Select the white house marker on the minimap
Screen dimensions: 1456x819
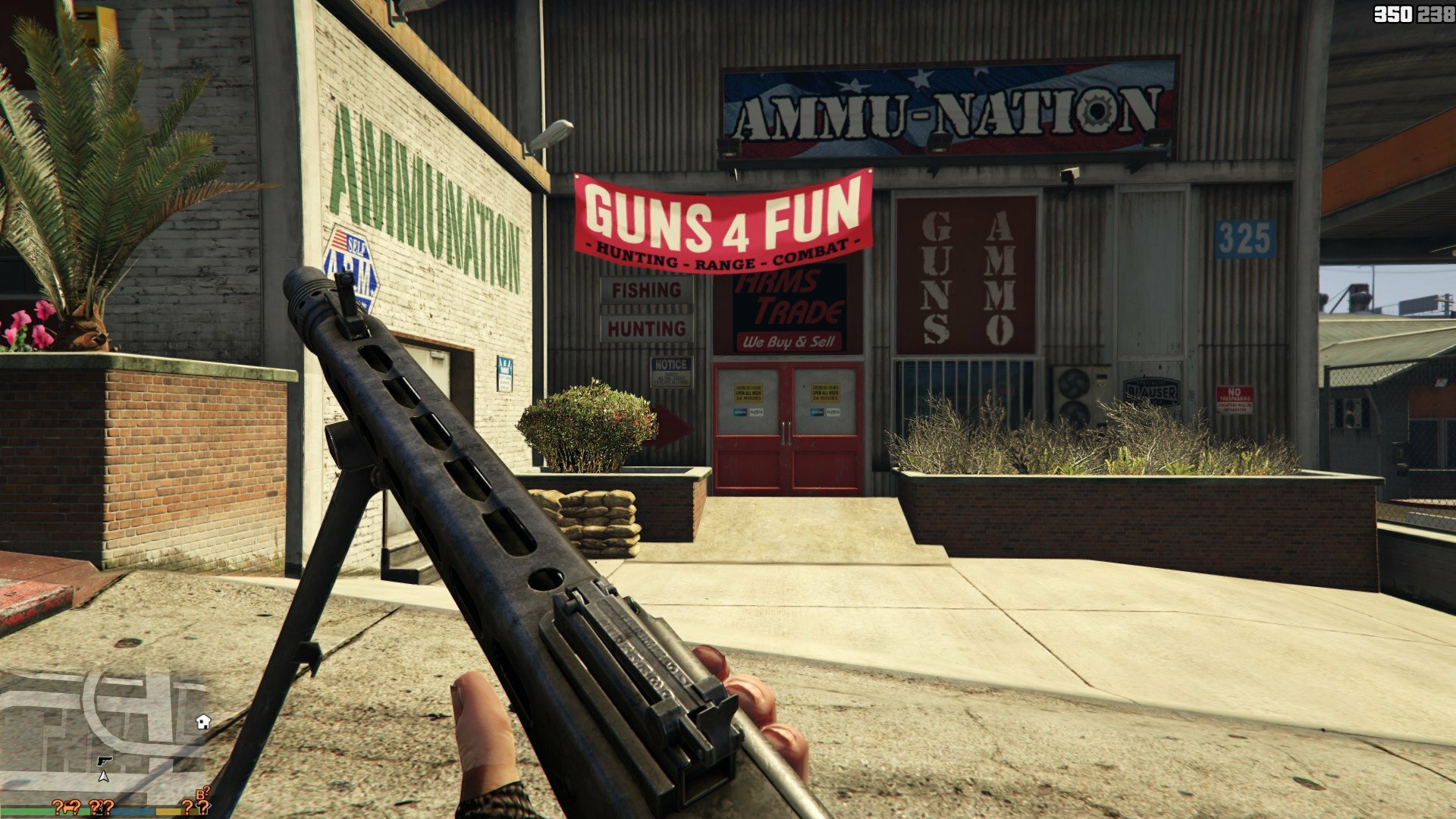[x=202, y=721]
